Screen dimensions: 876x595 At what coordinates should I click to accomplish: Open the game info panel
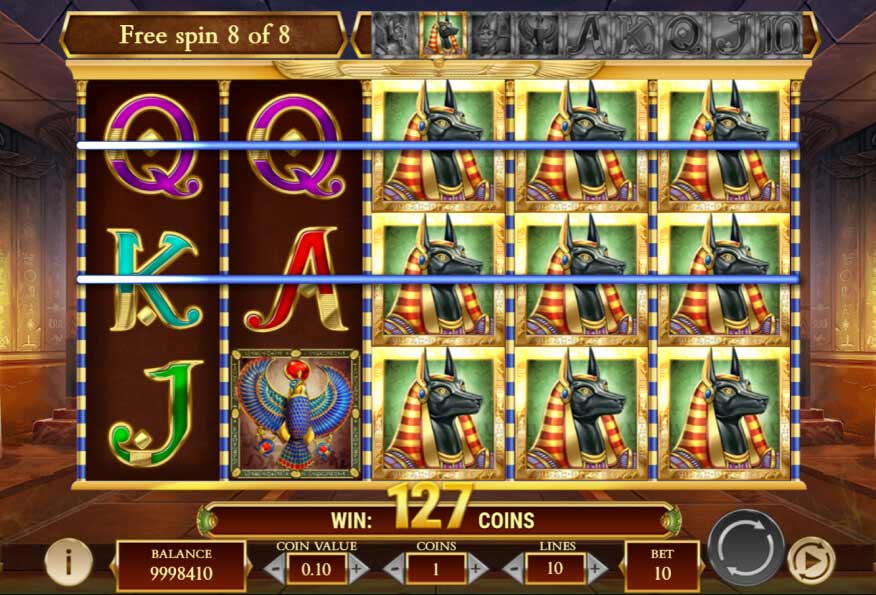tap(68, 561)
